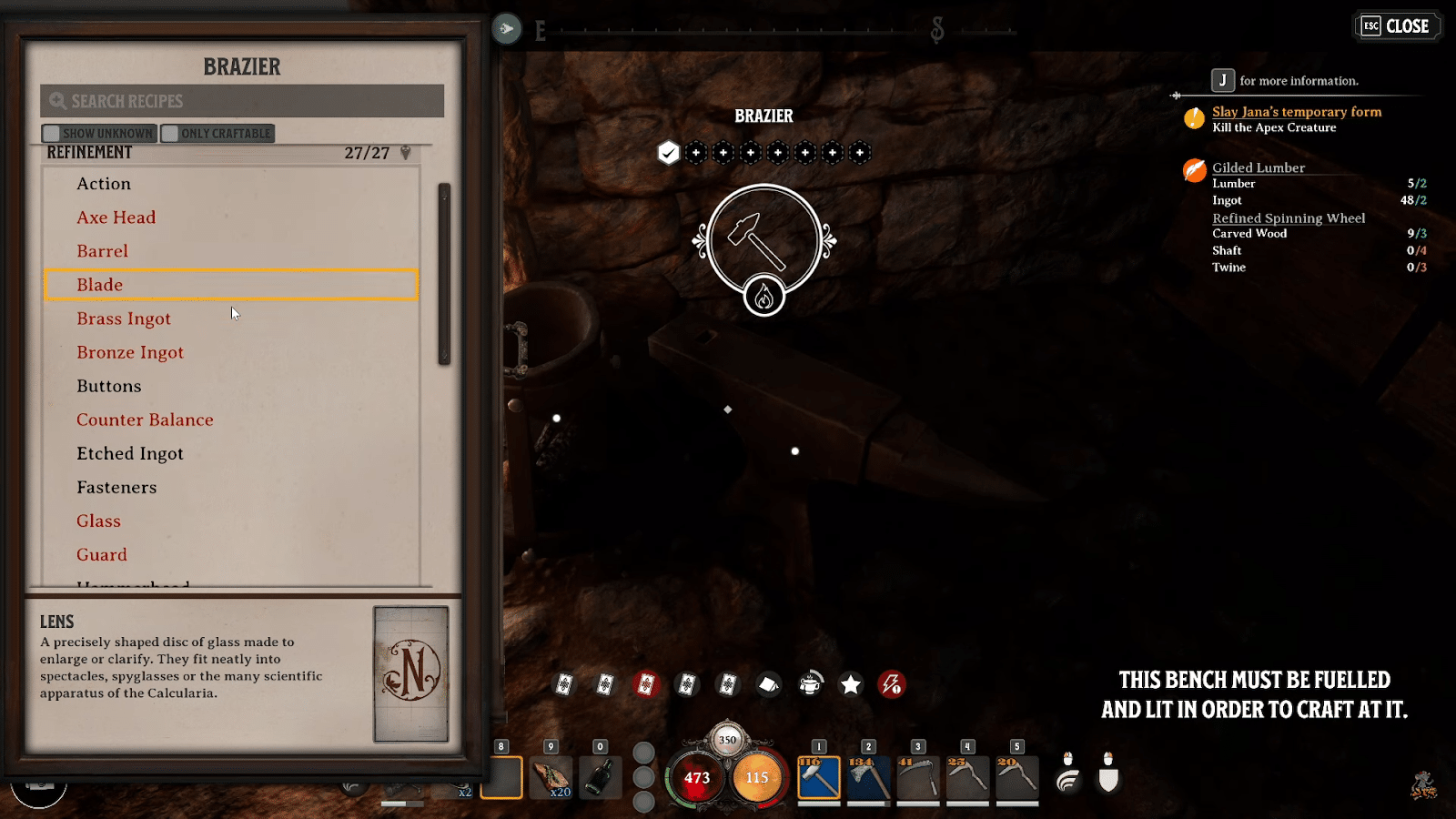Screen dimensions: 1456x819
Task: Click the teapot brewing icon
Action: [808, 684]
